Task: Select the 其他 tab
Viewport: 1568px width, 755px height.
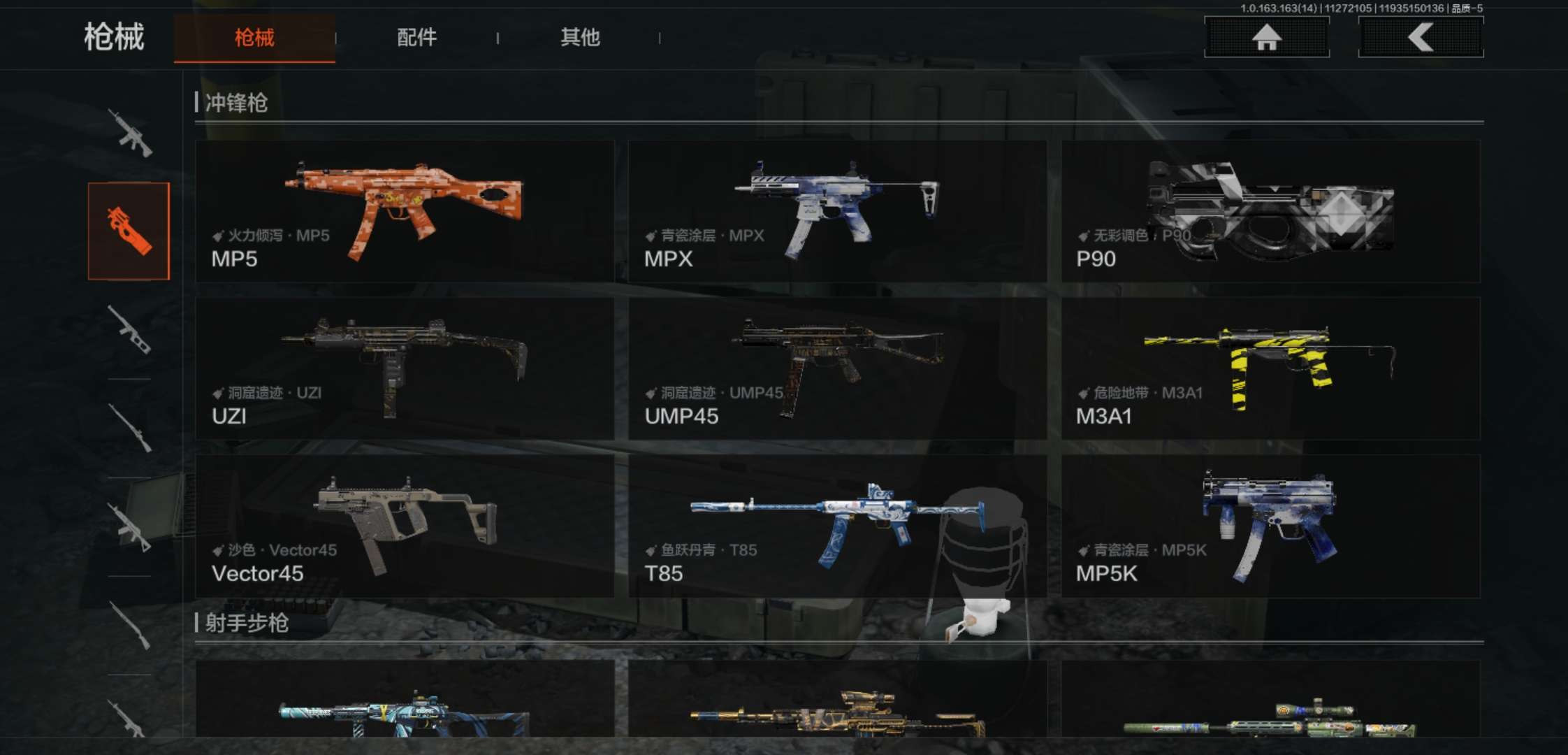Action: point(580,38)
